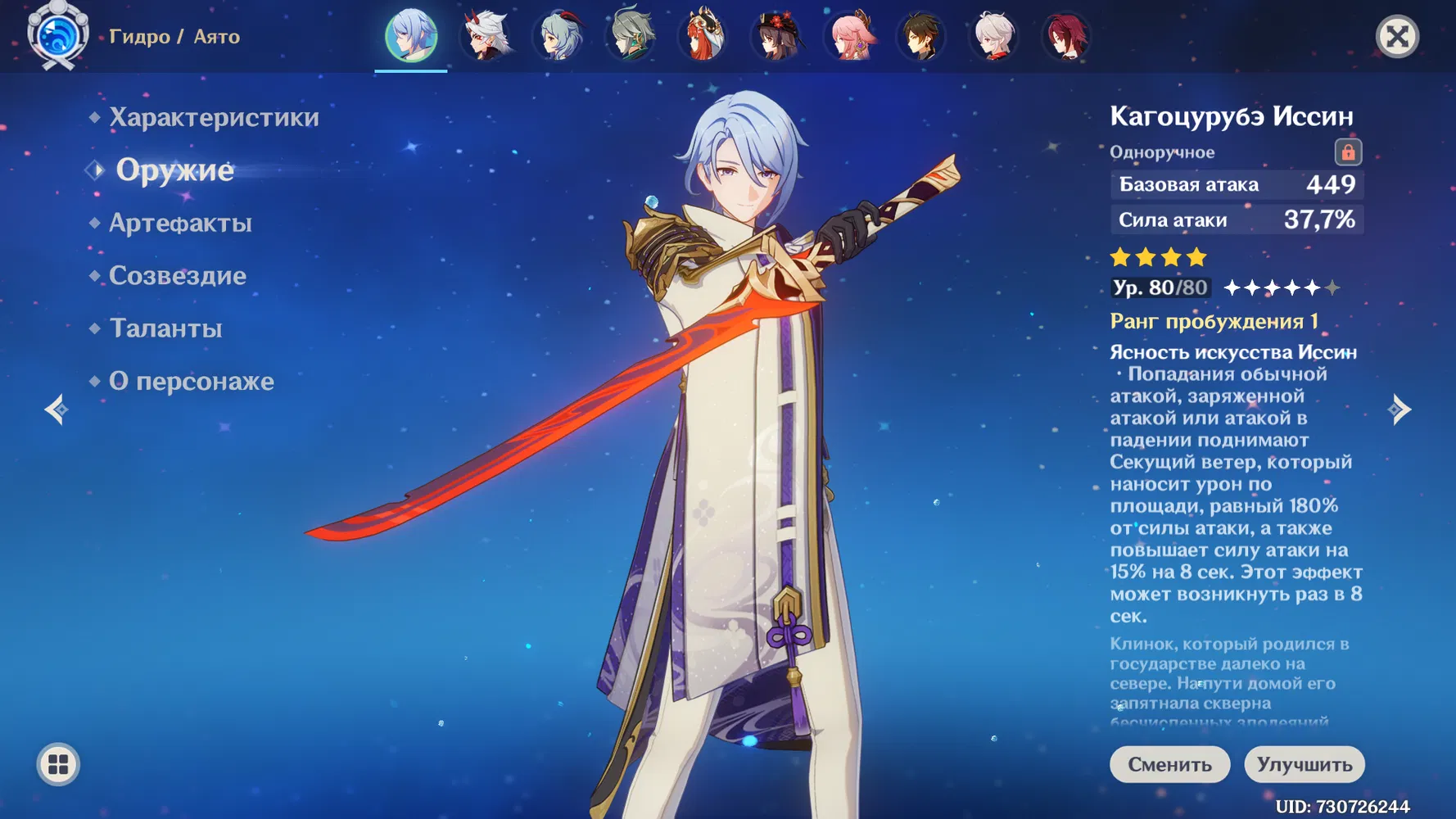The width and height of the screenshot is (1456, 819).
Task: Select the Оружие menu entry
Action: coord(174,170)
